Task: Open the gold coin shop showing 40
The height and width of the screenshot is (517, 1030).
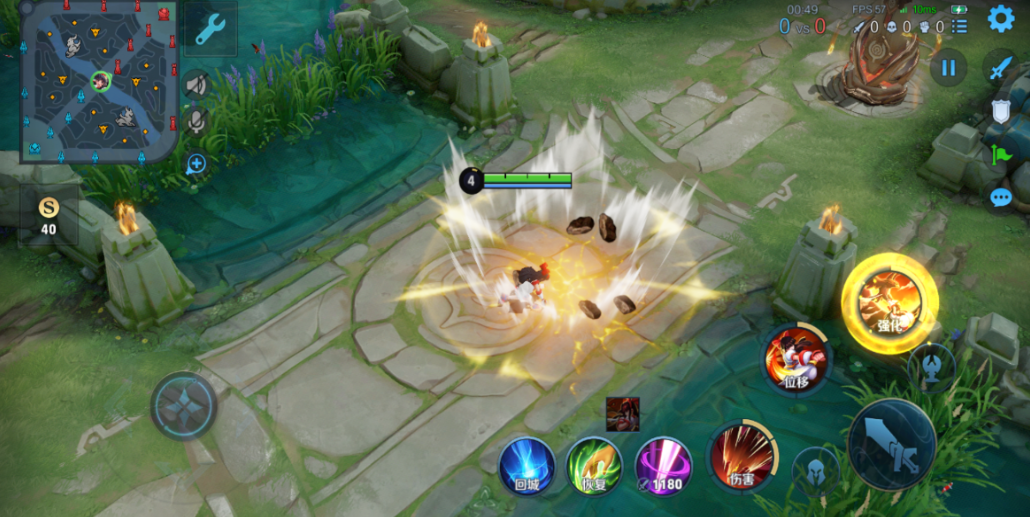Action: click(48, 215)
